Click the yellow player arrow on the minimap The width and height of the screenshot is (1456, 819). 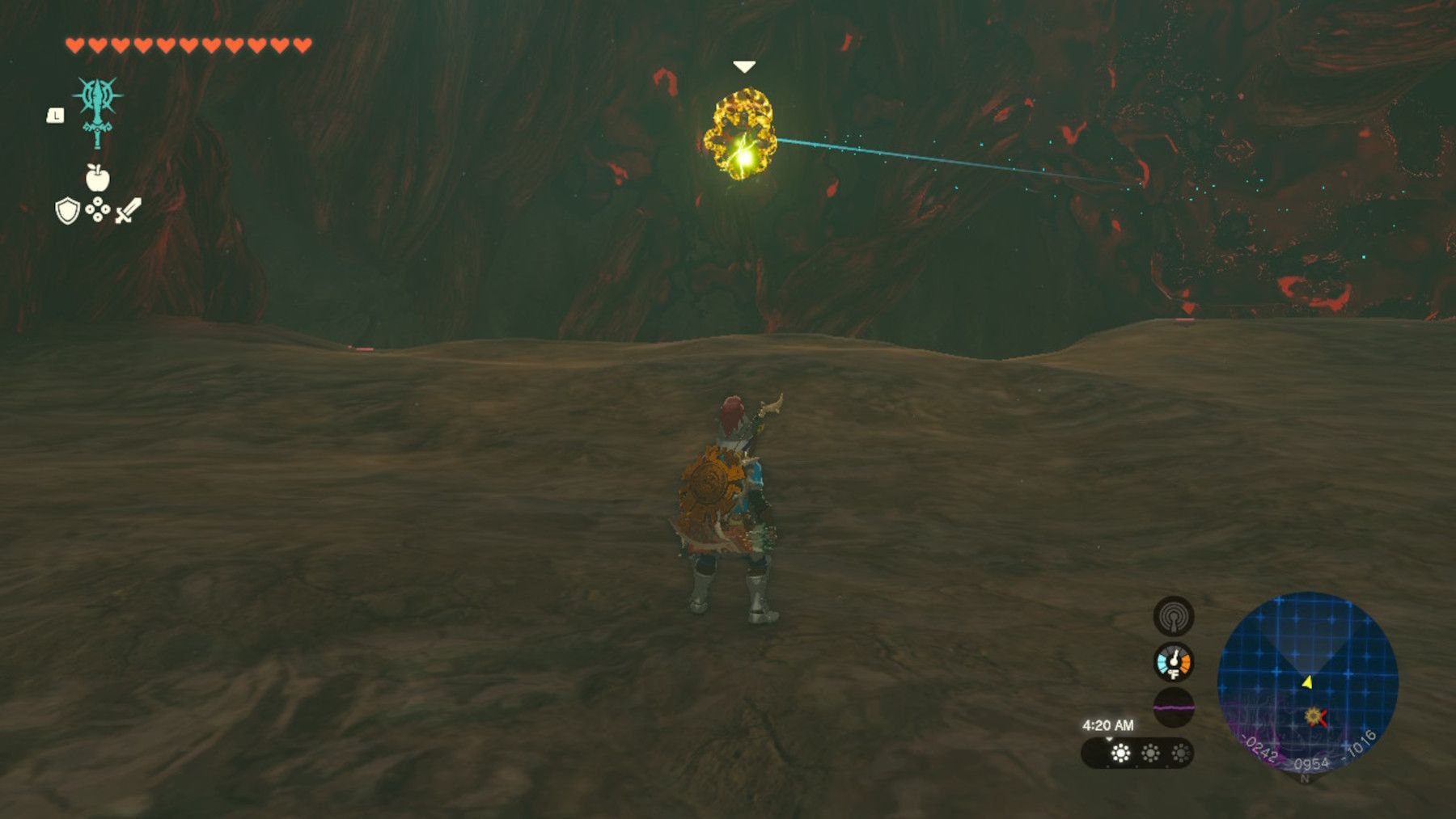pyautogui.click(x=1309, y=683)
